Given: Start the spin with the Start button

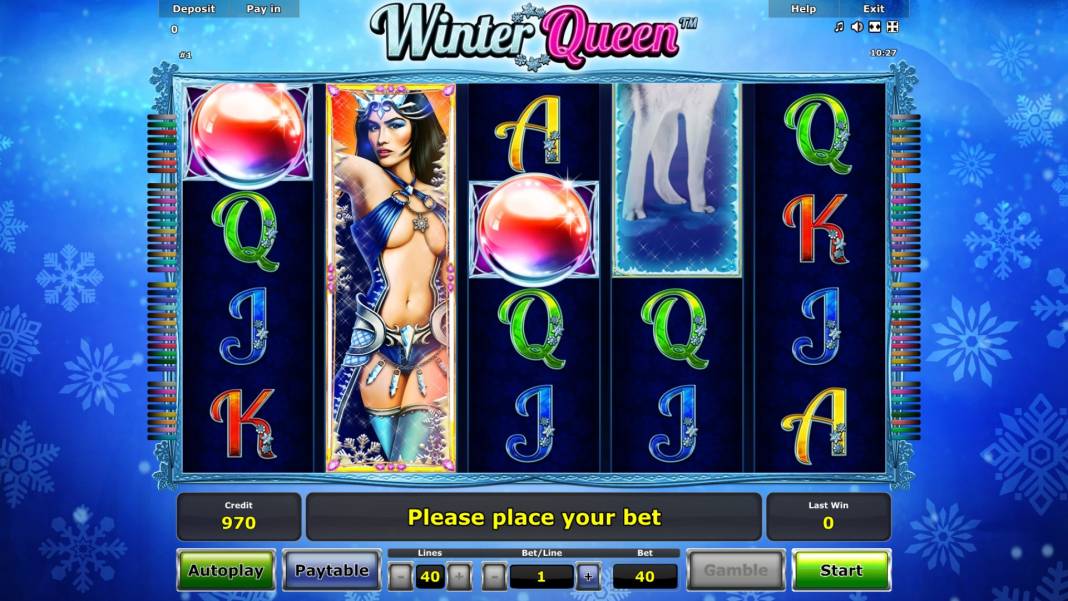Looking at the screenshot, I should 840,570.
